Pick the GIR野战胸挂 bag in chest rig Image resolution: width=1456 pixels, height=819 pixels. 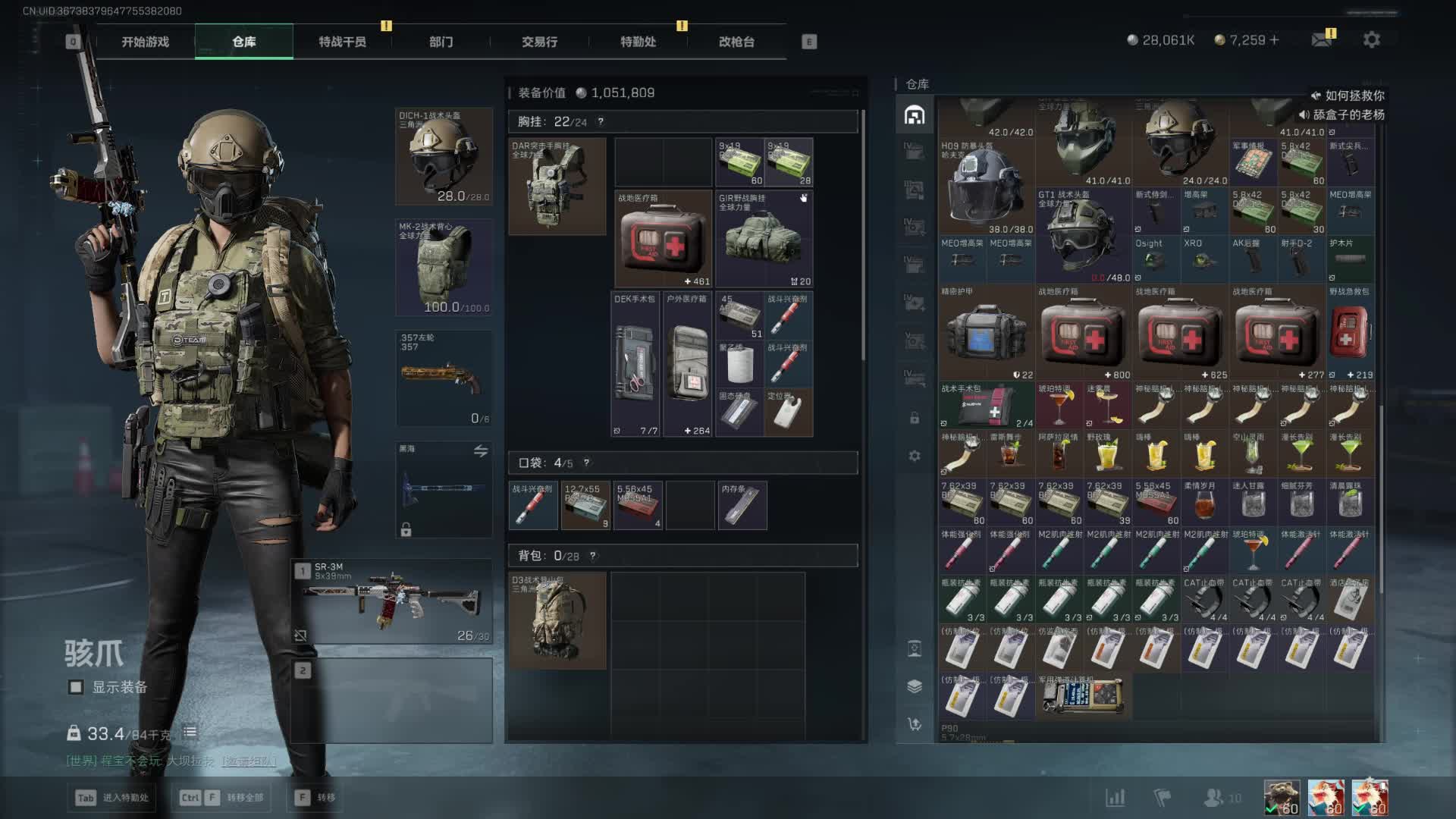(x=764, y=239)
